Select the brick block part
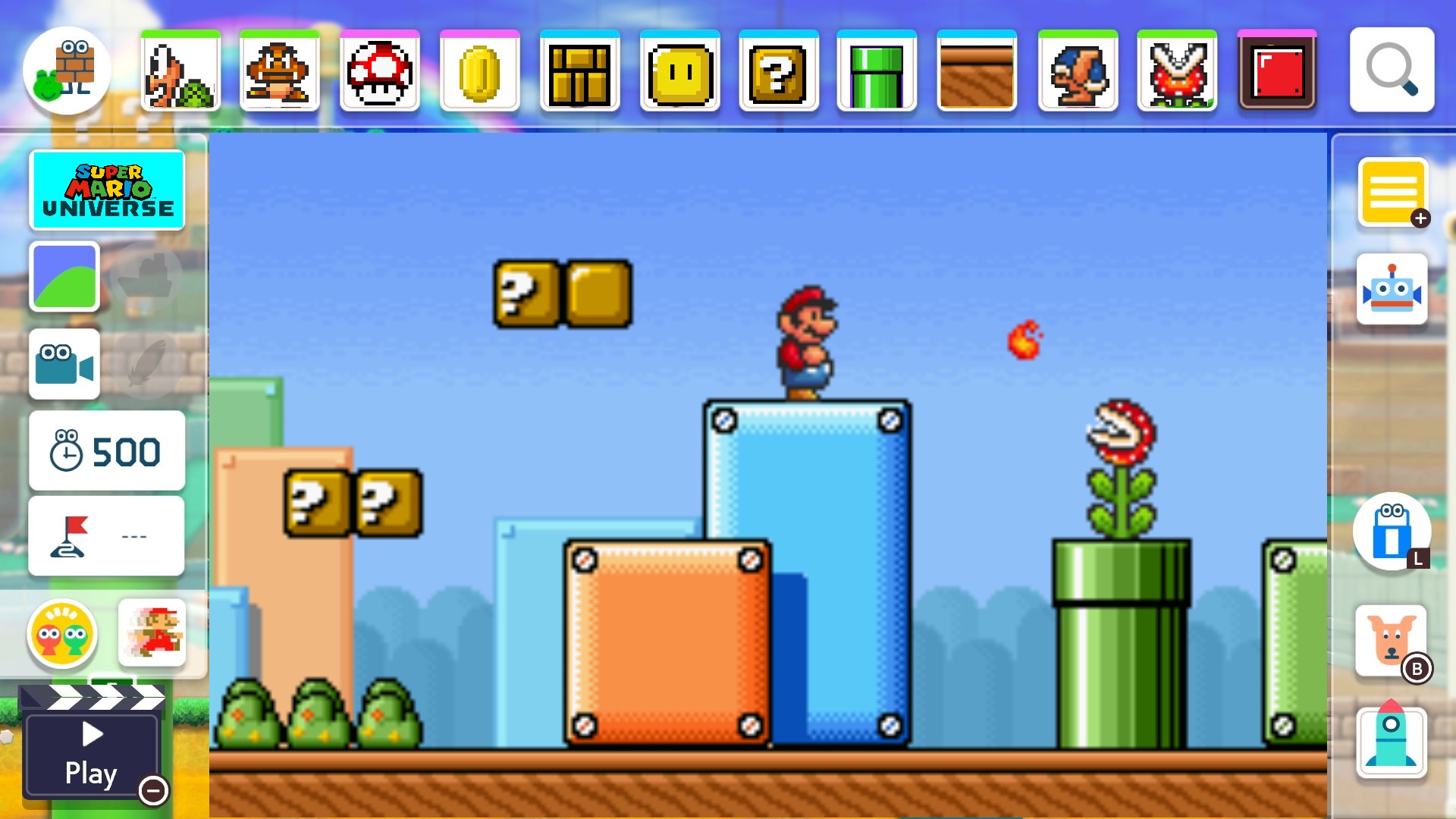 coord(579,72)
